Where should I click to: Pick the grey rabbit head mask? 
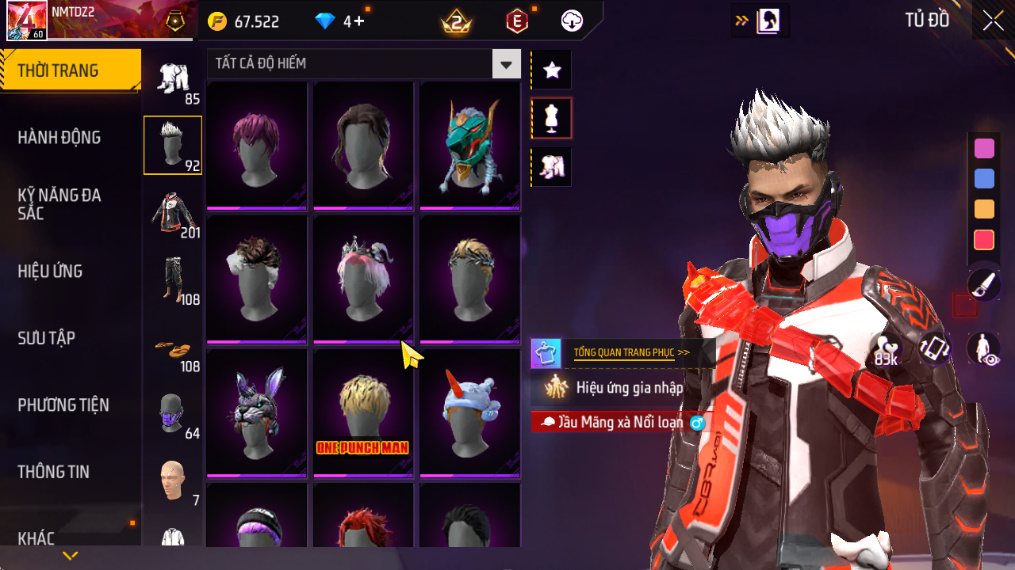point(257,412)
